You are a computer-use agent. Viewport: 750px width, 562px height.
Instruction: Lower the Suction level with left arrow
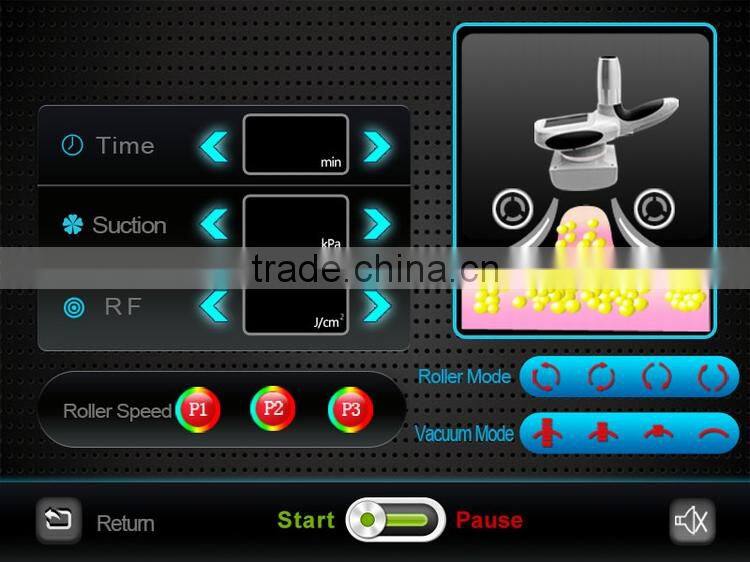point(214,223)
